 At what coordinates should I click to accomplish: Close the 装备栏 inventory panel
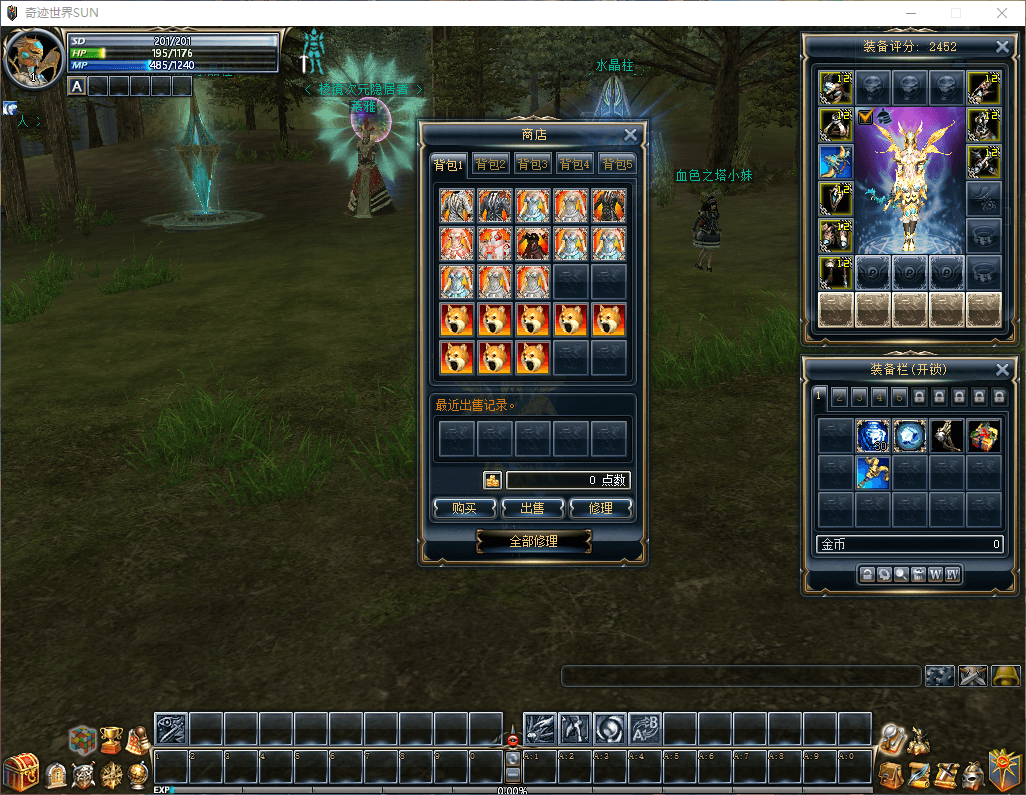pos(1002,370)
